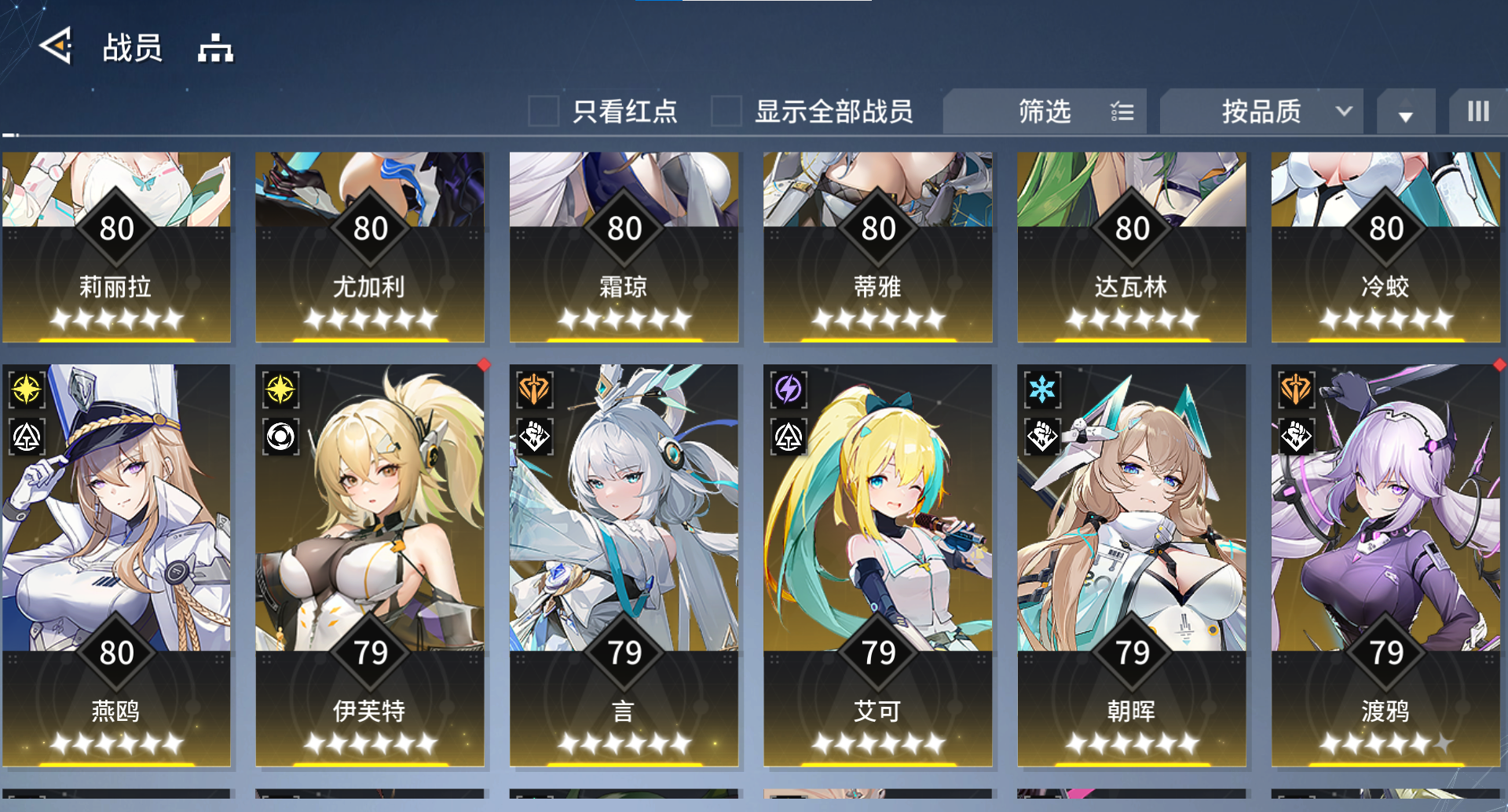The width and height of the screenshot is (1508, 812).
Task: Click the list icon inside the 筛选 button
Action: point(1122,112)
